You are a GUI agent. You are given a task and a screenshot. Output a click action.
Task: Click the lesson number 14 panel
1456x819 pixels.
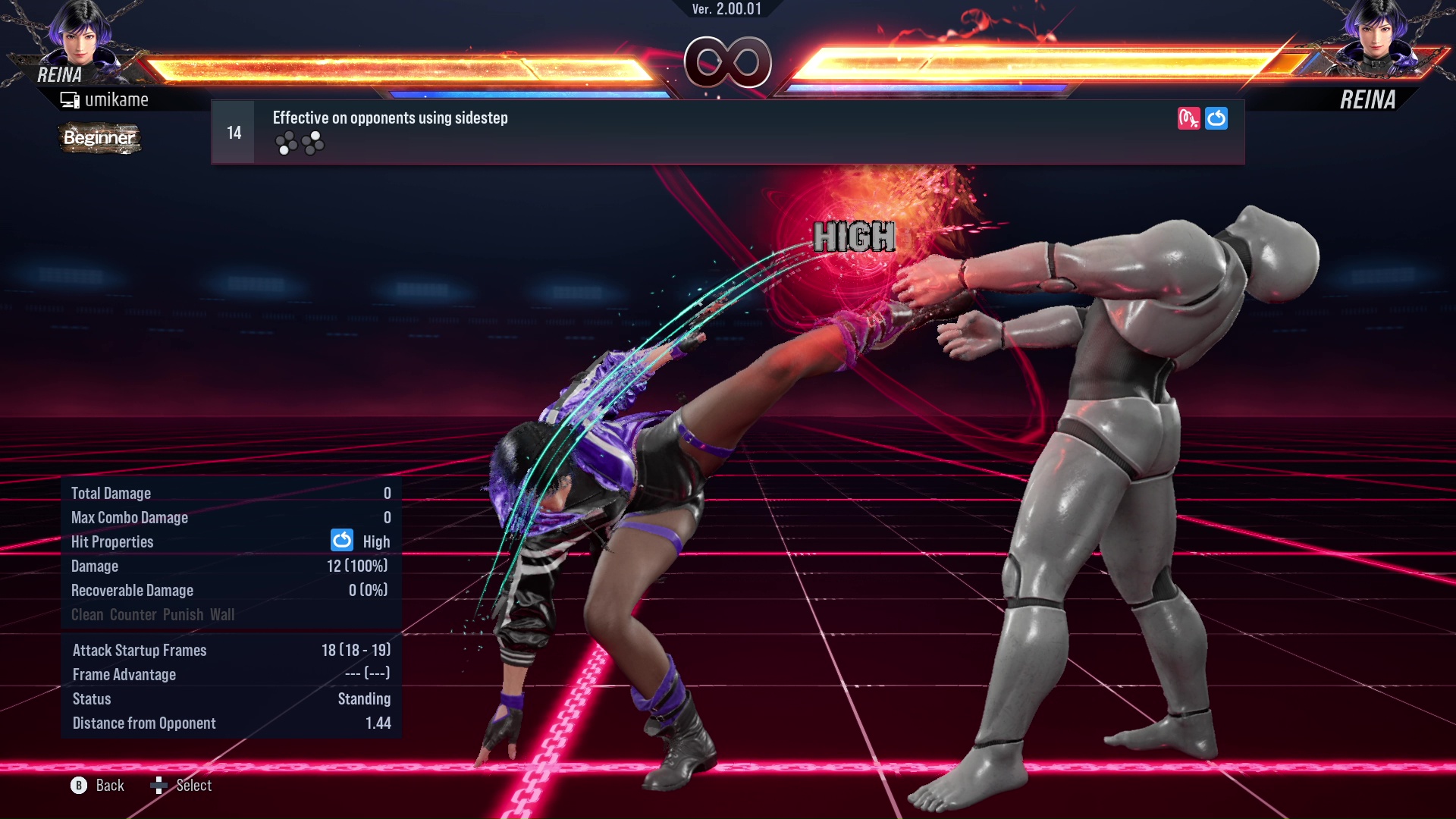[232, 131]
